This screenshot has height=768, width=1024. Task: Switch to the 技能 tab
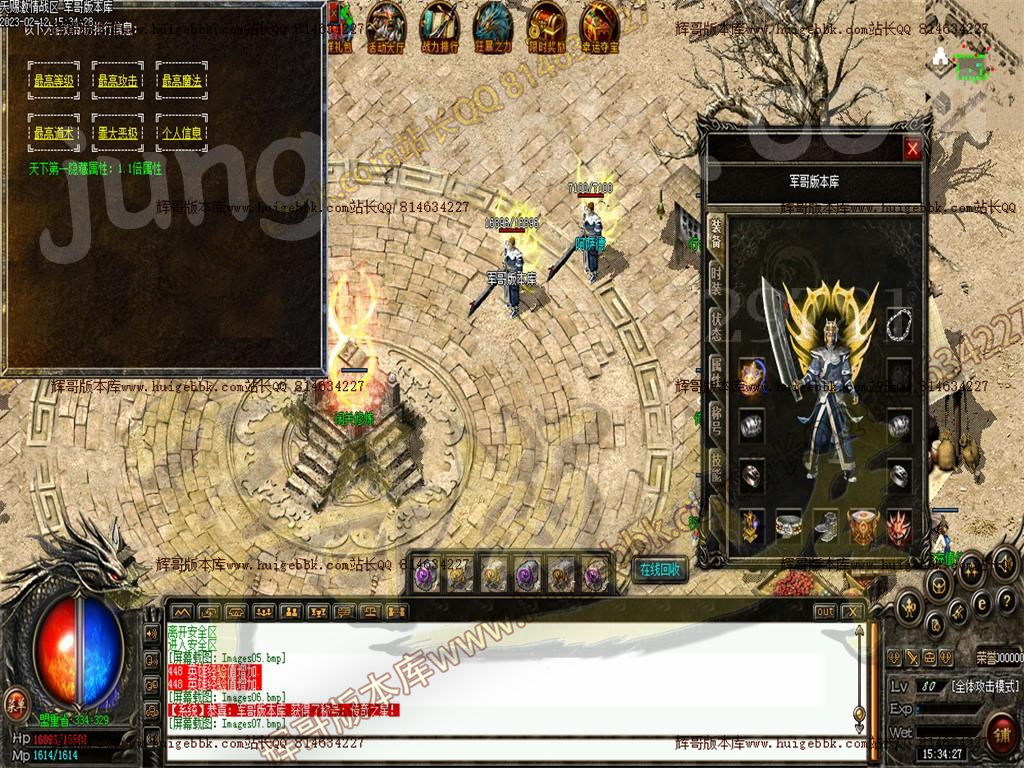[x=716, y=463]
